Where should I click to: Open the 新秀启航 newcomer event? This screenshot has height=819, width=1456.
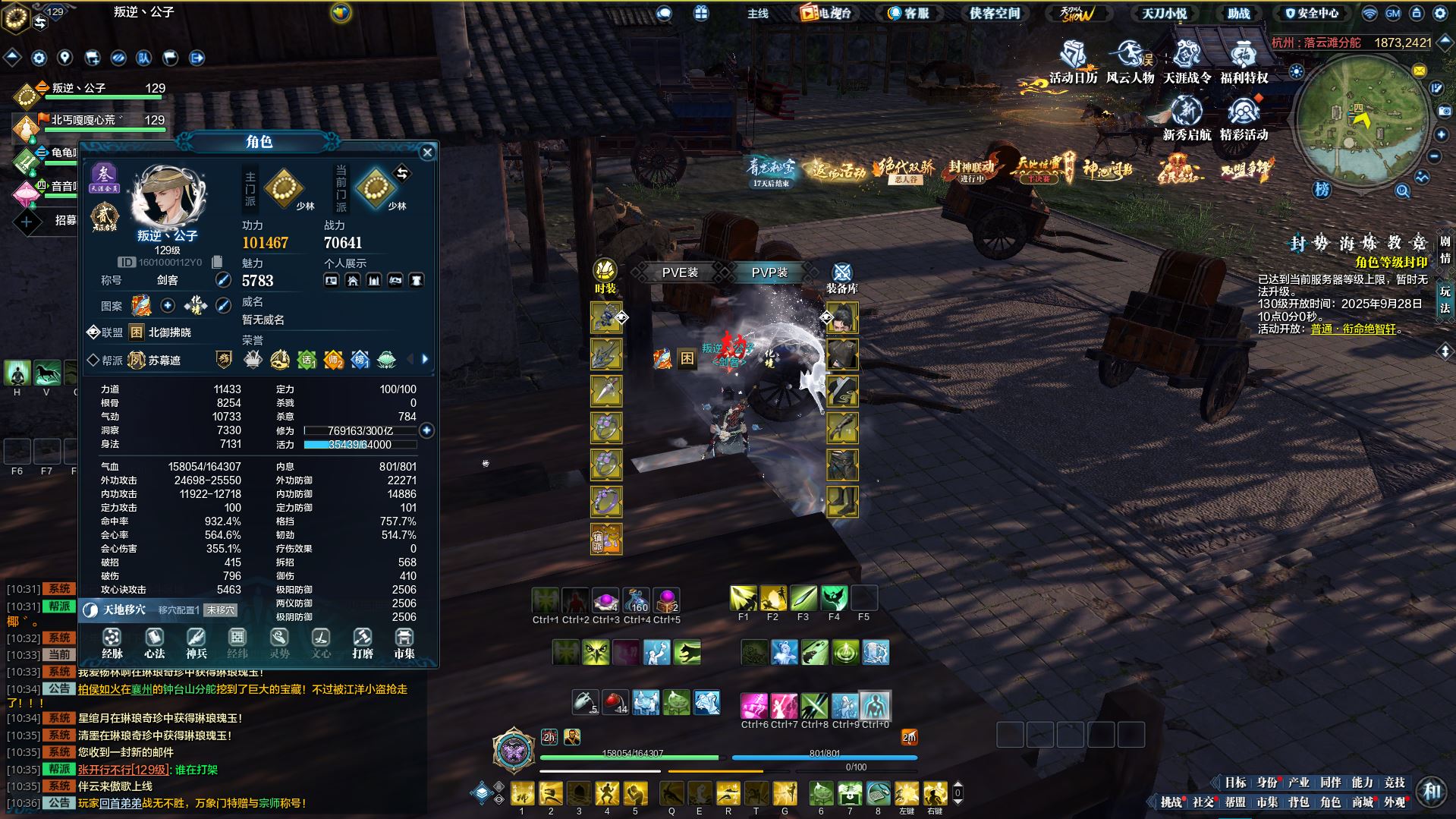tap(1187, 119)
